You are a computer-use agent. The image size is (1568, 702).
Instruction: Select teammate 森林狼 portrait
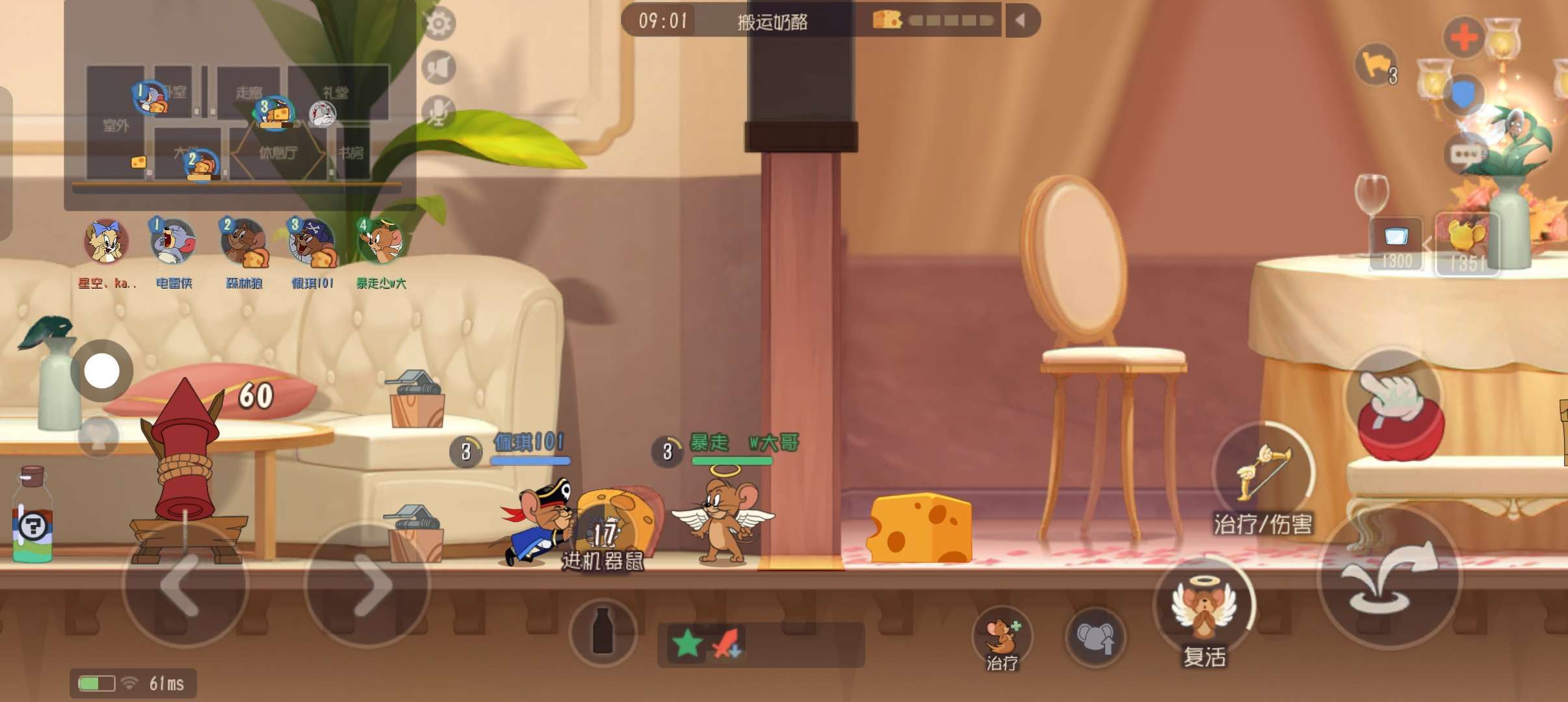(x=243, y=242)
